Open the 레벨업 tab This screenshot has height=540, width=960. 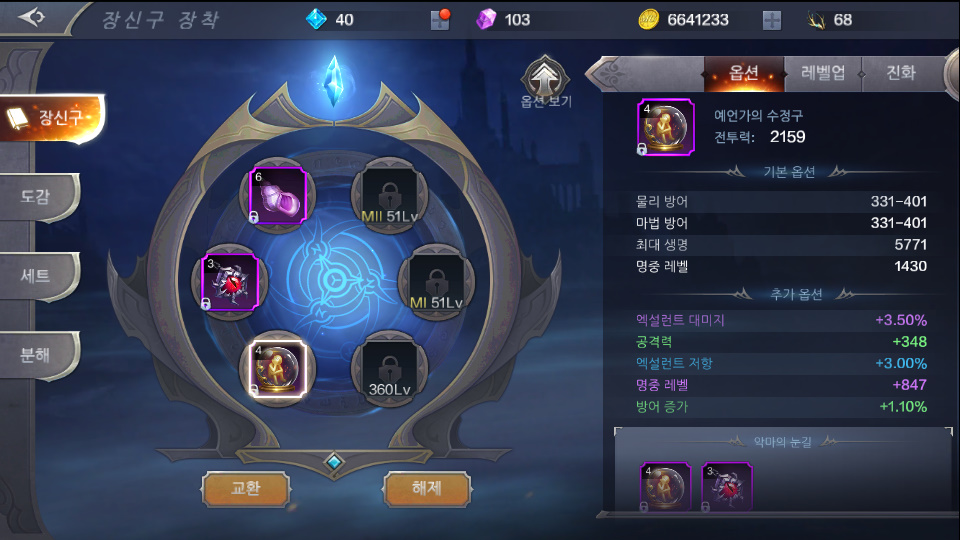click(822, 73)
